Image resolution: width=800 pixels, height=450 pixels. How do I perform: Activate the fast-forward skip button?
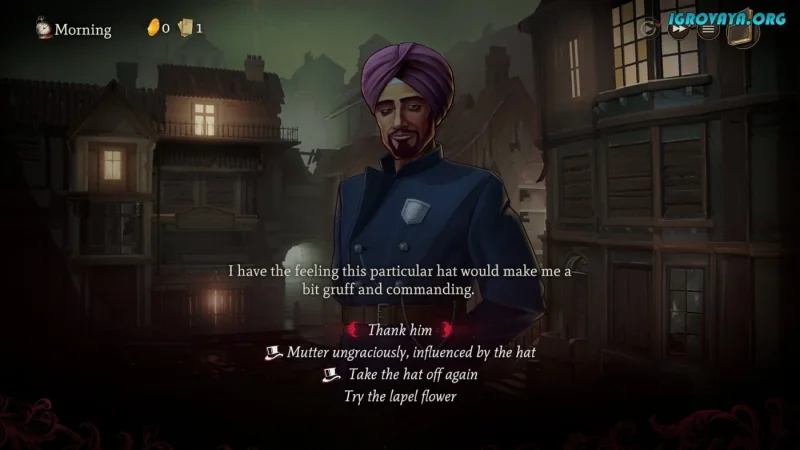(679, 29)
